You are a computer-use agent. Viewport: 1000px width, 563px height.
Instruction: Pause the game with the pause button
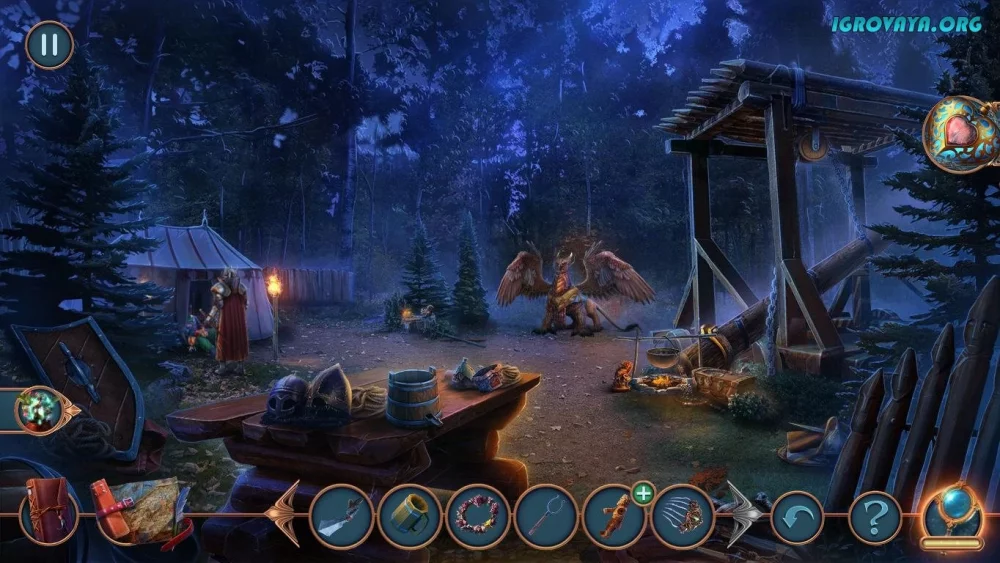[x=49, y=45]
